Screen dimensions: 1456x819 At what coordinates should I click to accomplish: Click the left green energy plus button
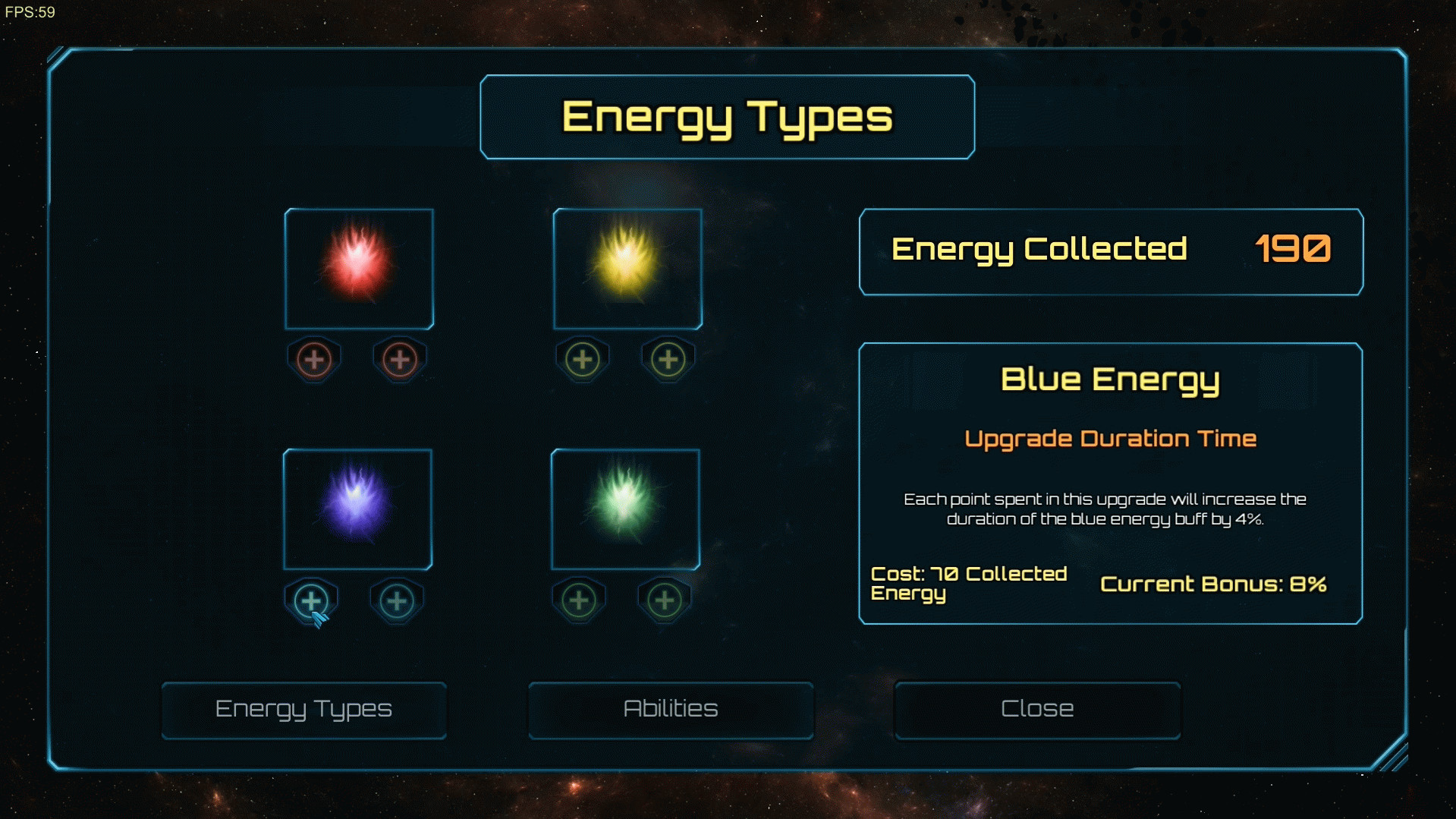click(579, 600)
